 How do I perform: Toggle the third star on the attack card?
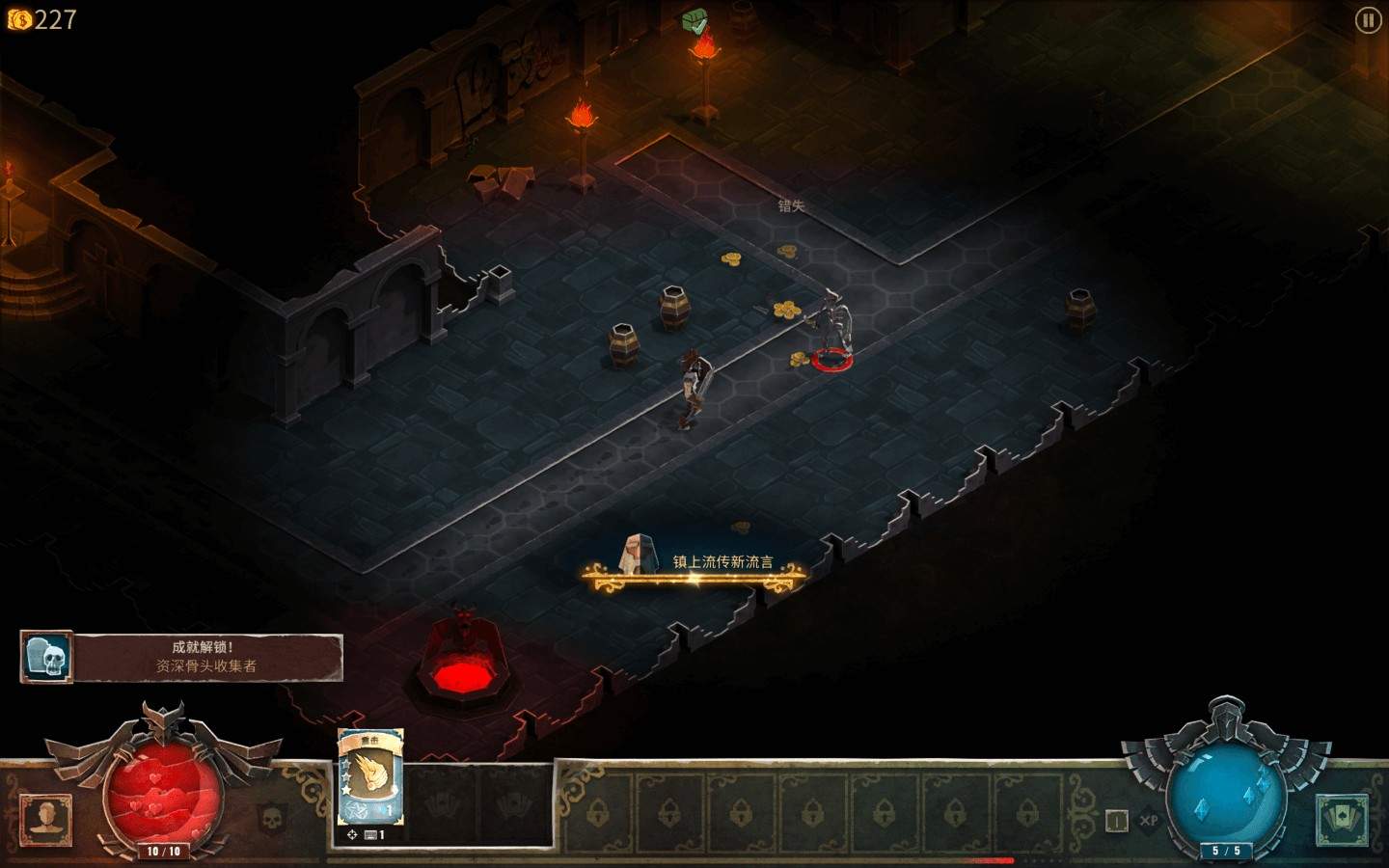click(x=346, y=790)
